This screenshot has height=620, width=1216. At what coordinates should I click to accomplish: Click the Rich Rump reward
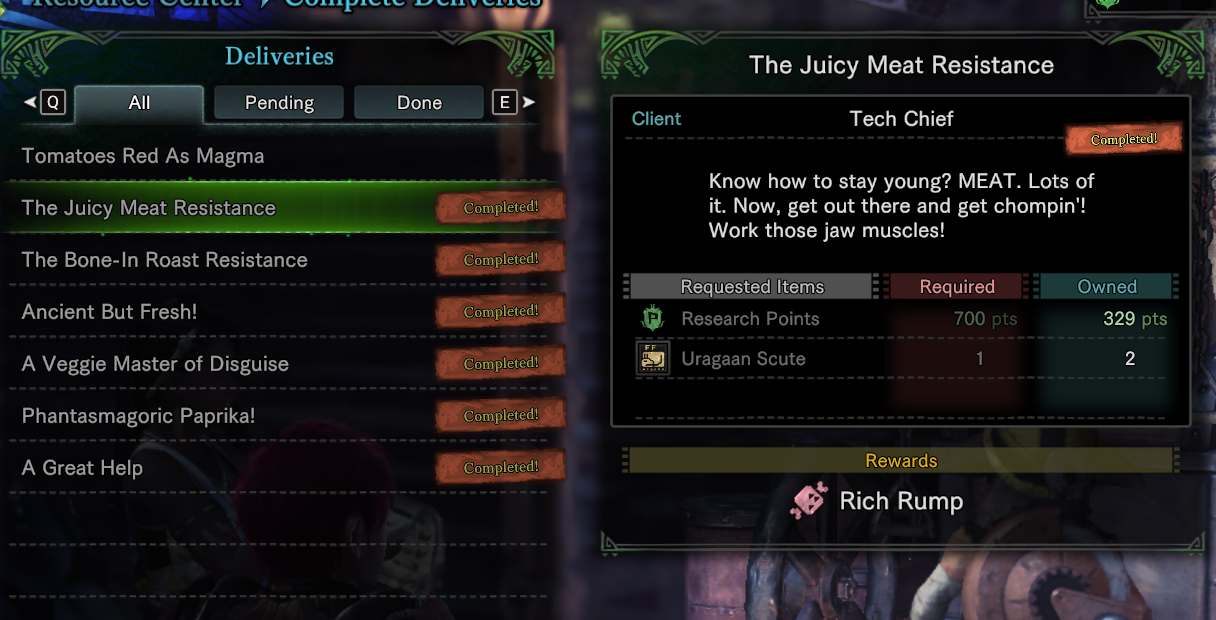coord(900,501)
